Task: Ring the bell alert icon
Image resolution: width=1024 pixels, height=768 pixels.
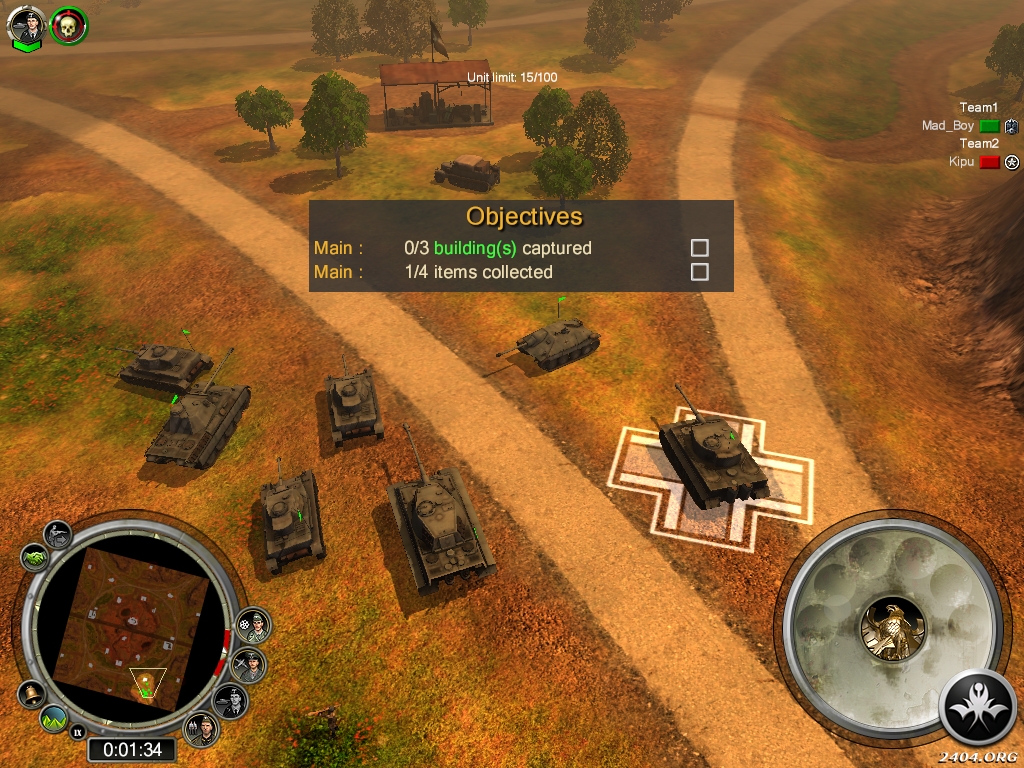Action: point(31,692)
